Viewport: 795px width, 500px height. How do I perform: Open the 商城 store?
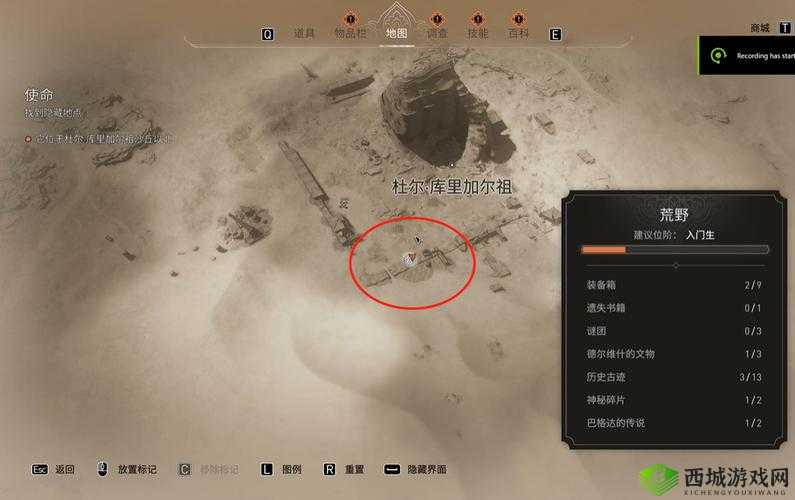point(760,28)
